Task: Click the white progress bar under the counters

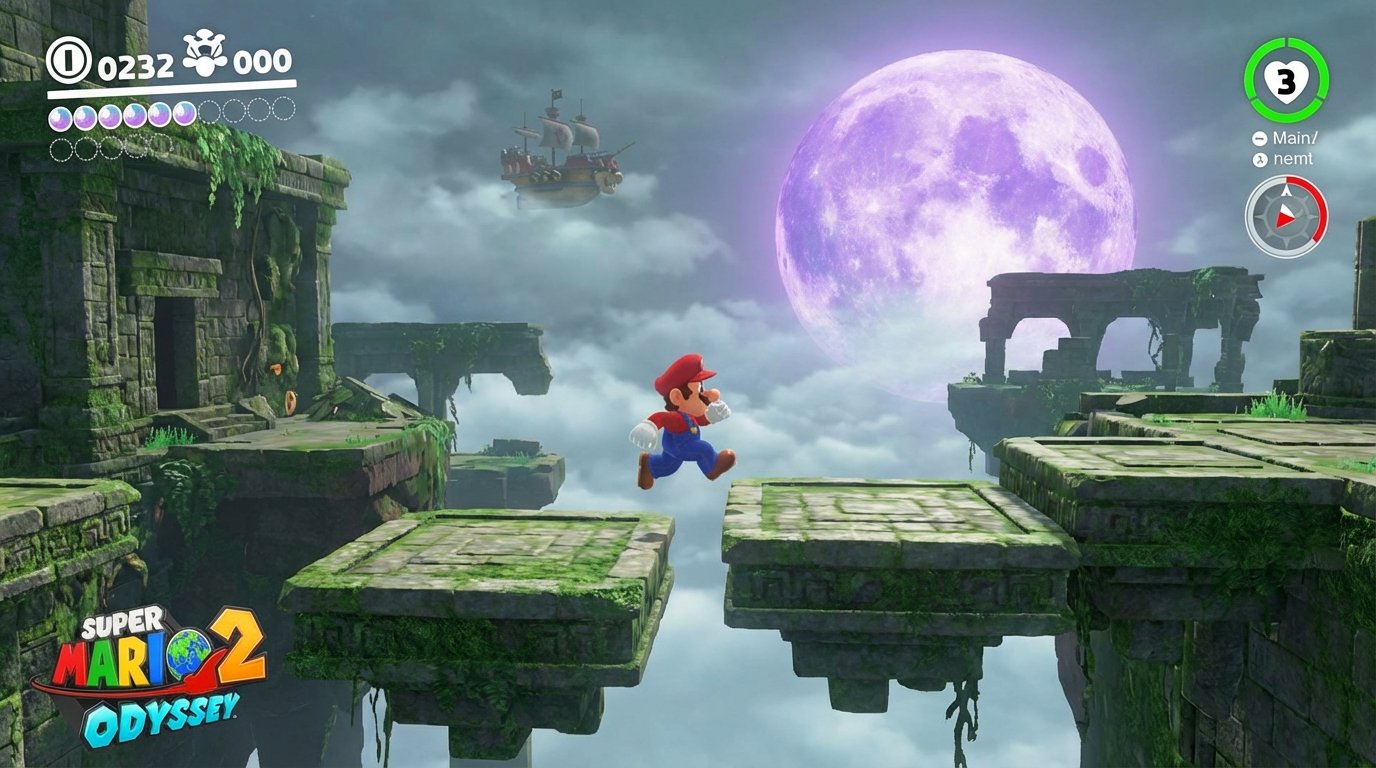Action: pyautogui.click(x=165, y=88)
